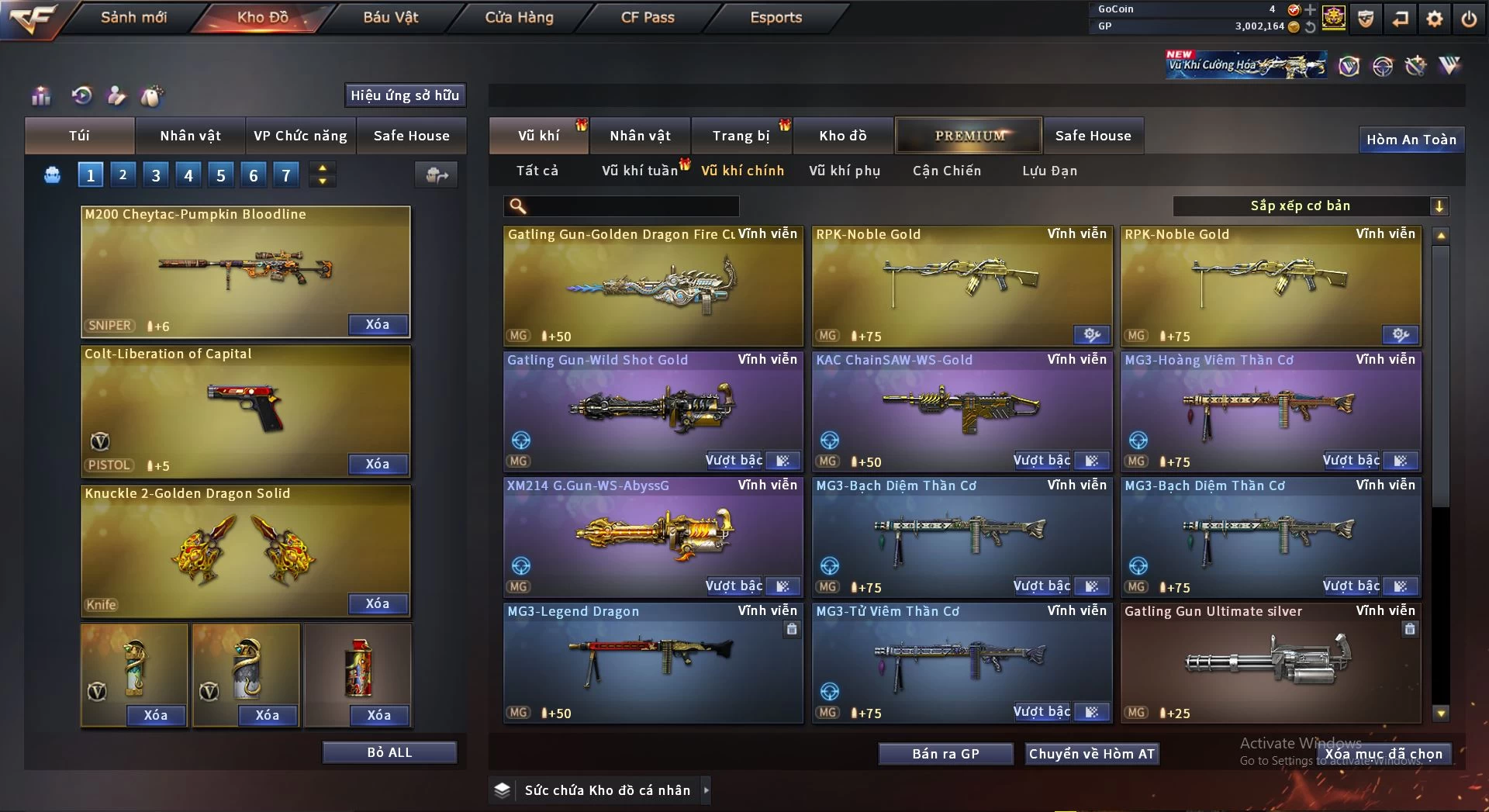
Task: Remove the M200 Cheytac-Pumpkin Bloodline
Action: 378,324
